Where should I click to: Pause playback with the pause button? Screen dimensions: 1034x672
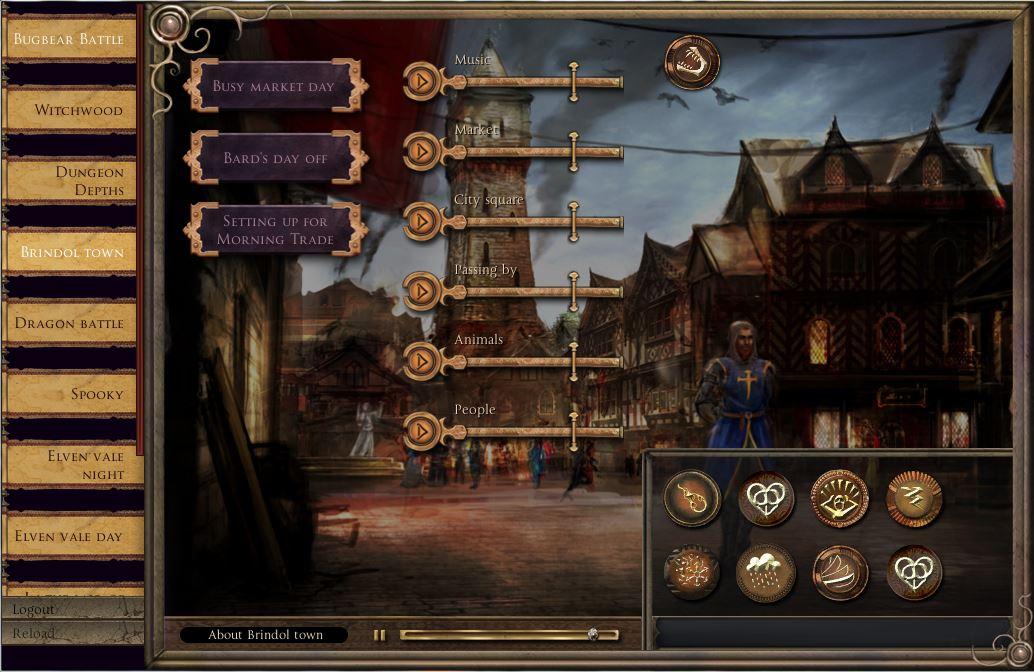click(x=380, y=635)
